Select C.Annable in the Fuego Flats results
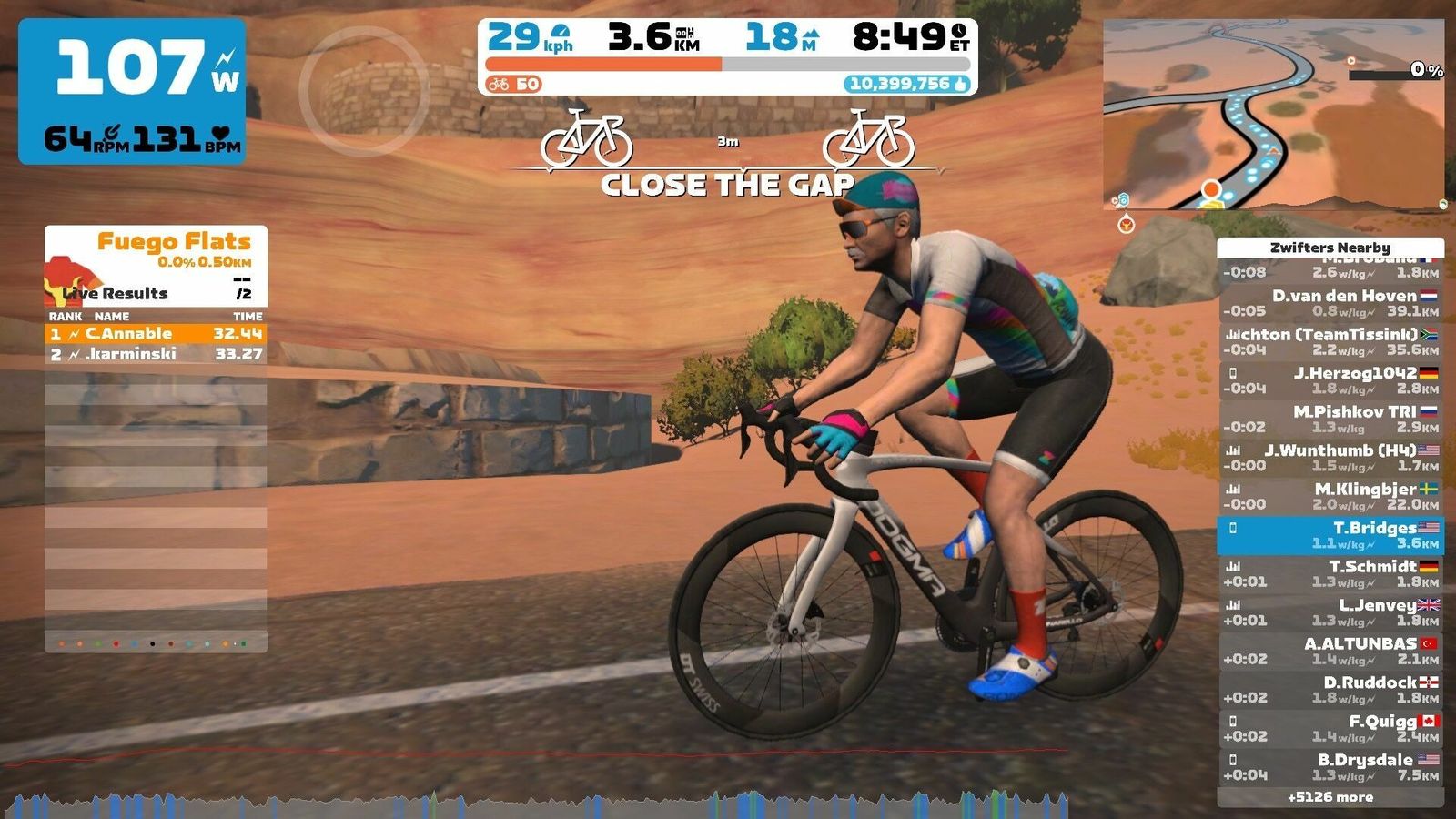1456x819 pixels. pos(156,334)
